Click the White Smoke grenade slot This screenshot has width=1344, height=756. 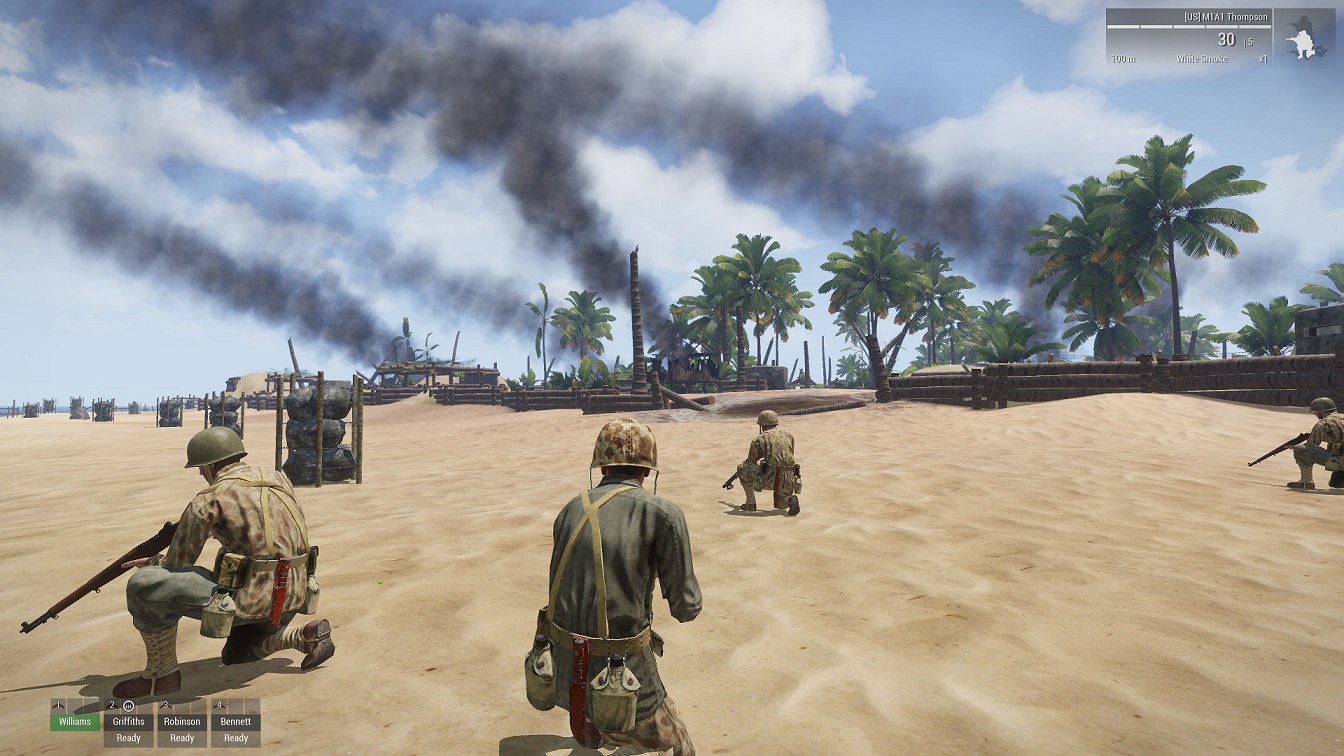1203,58
